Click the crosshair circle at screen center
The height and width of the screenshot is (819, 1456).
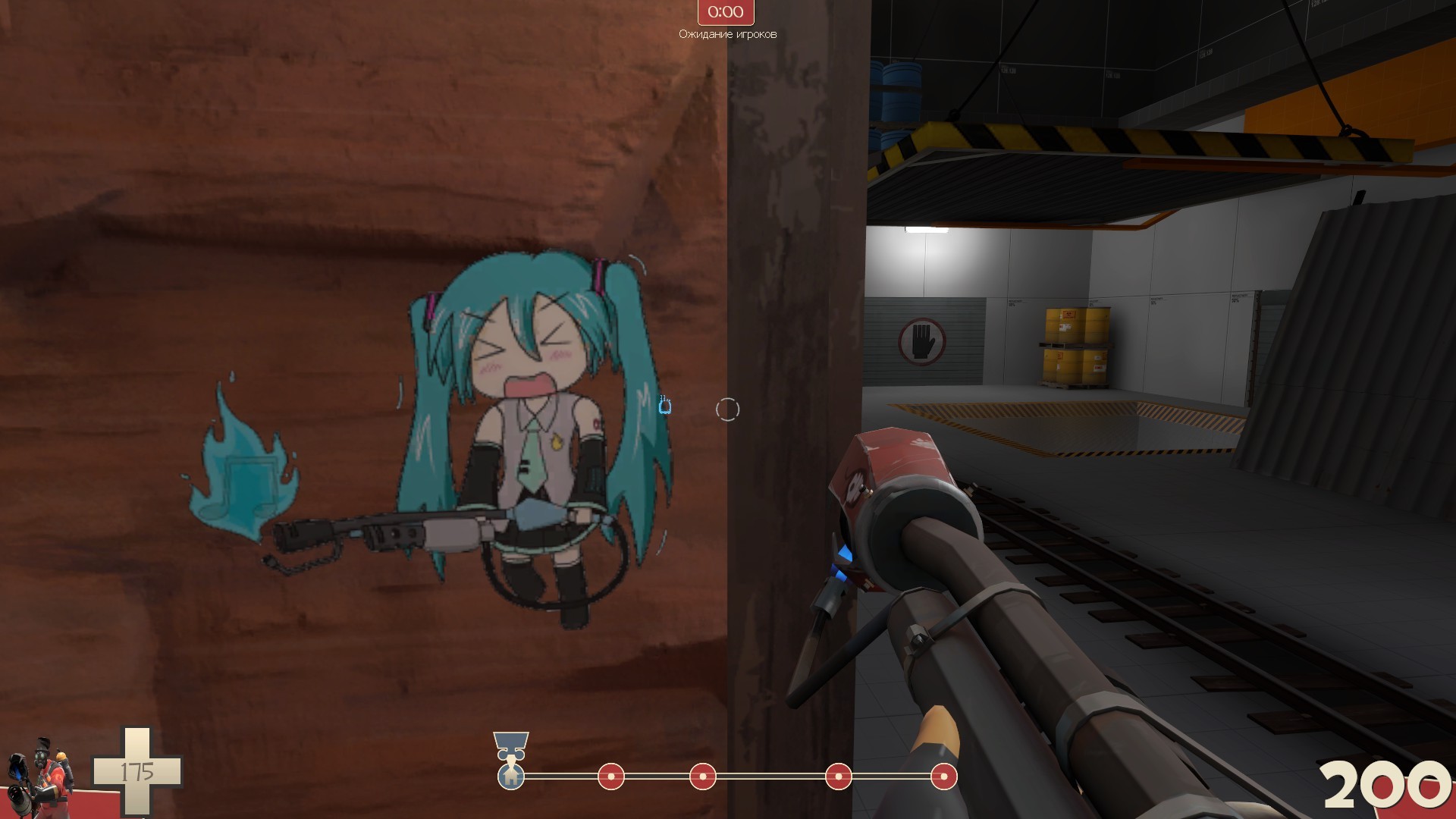[x=728, y=409]
